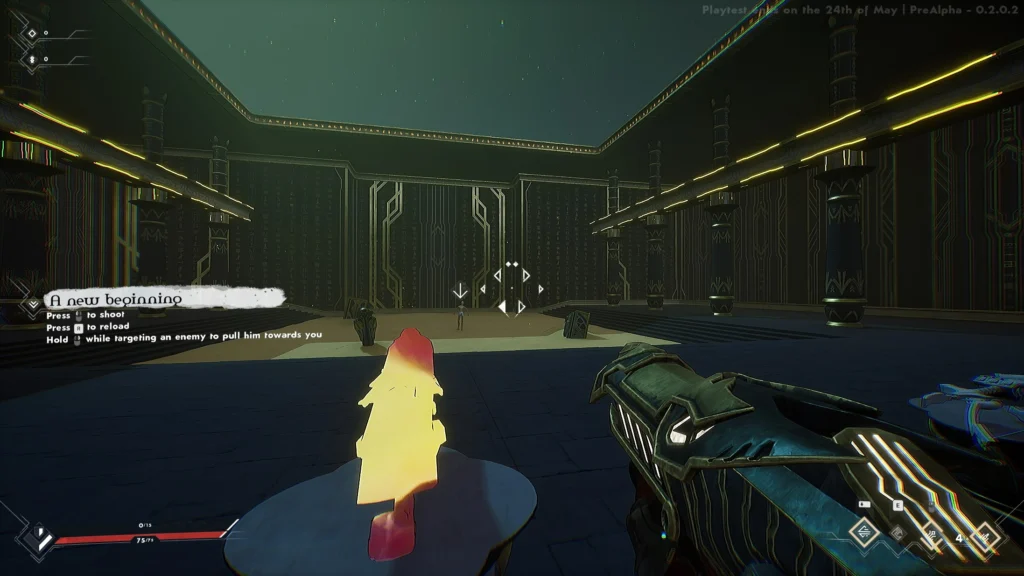
Task: Select the rightmost diamond ability icon
Action: (986, 537)
